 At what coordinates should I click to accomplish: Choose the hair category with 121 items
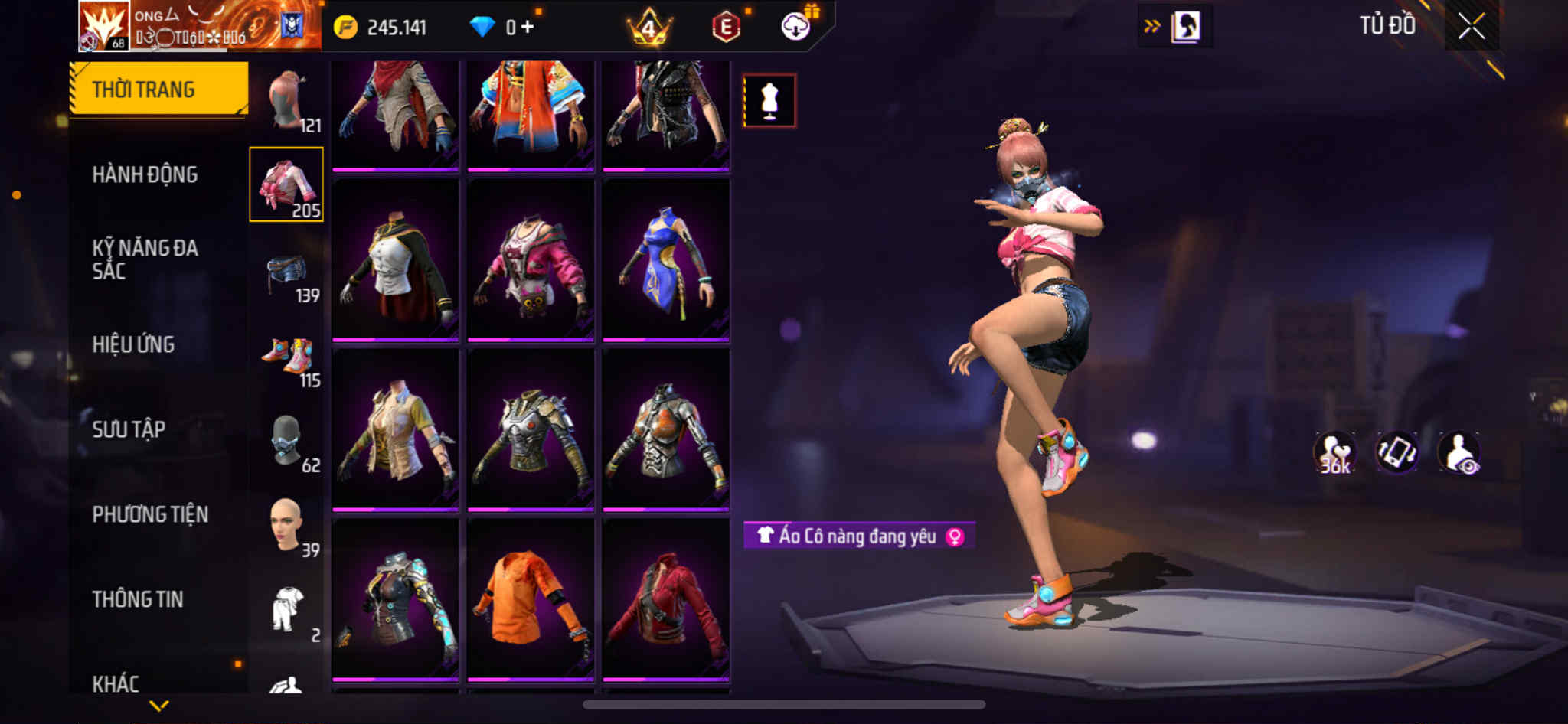[287, 101]
